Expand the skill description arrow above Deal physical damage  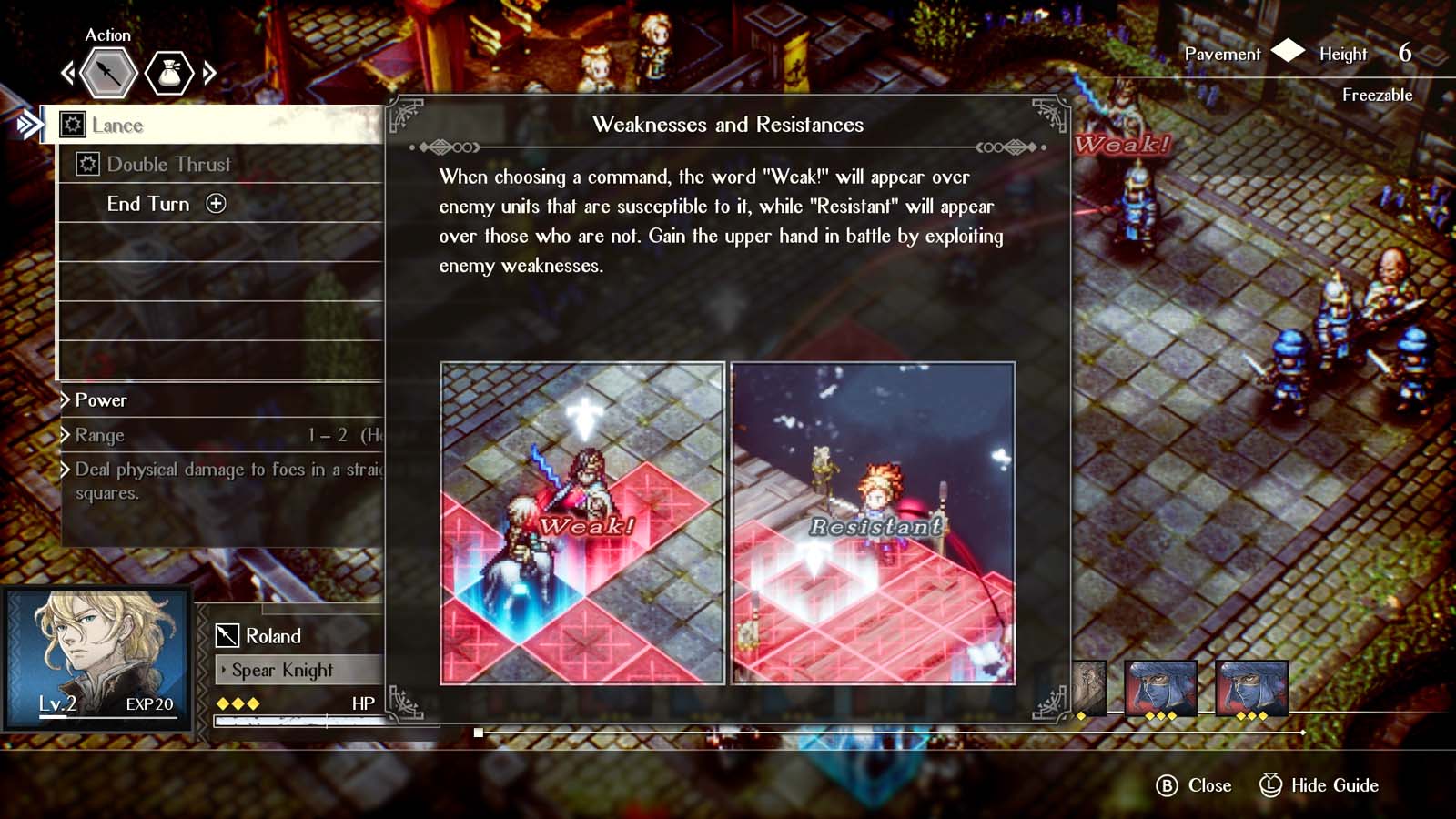click(63, 470)
